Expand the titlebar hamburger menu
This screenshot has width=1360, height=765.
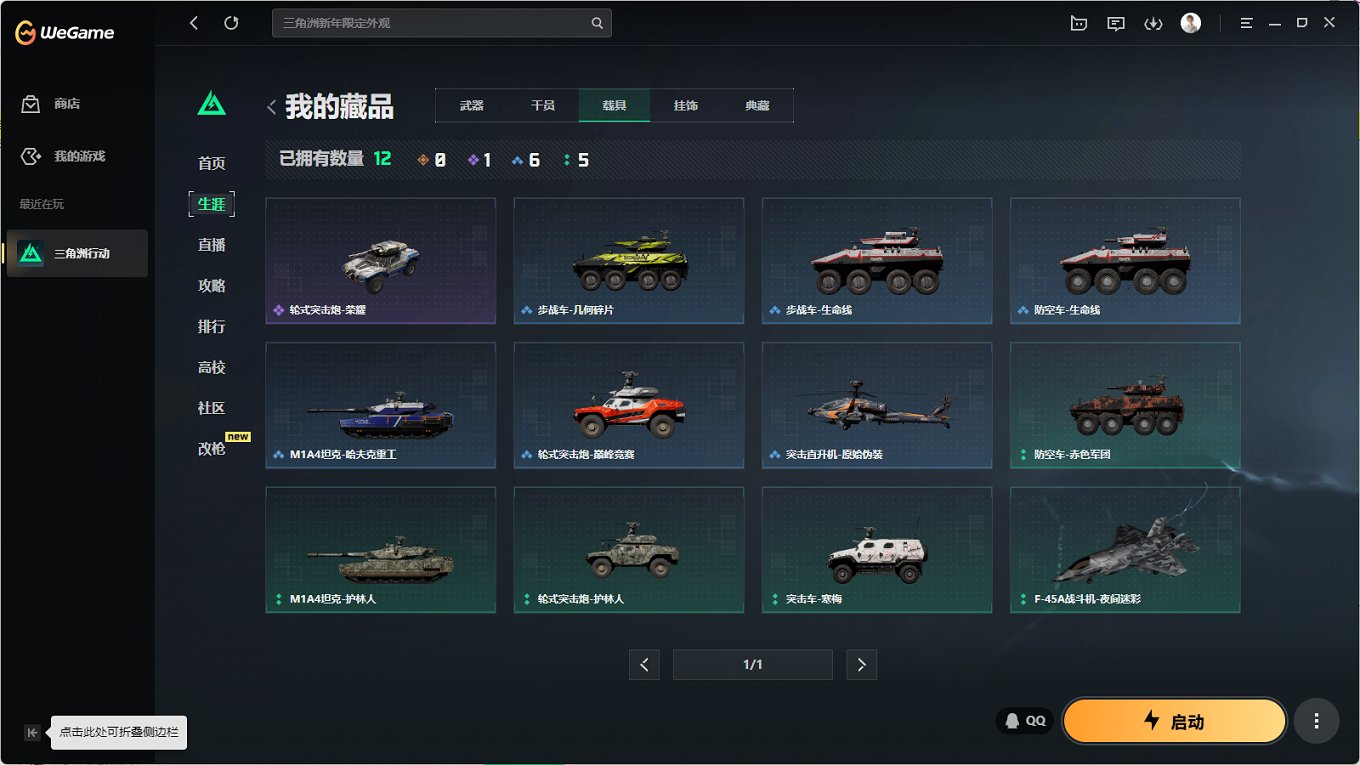1246,22
